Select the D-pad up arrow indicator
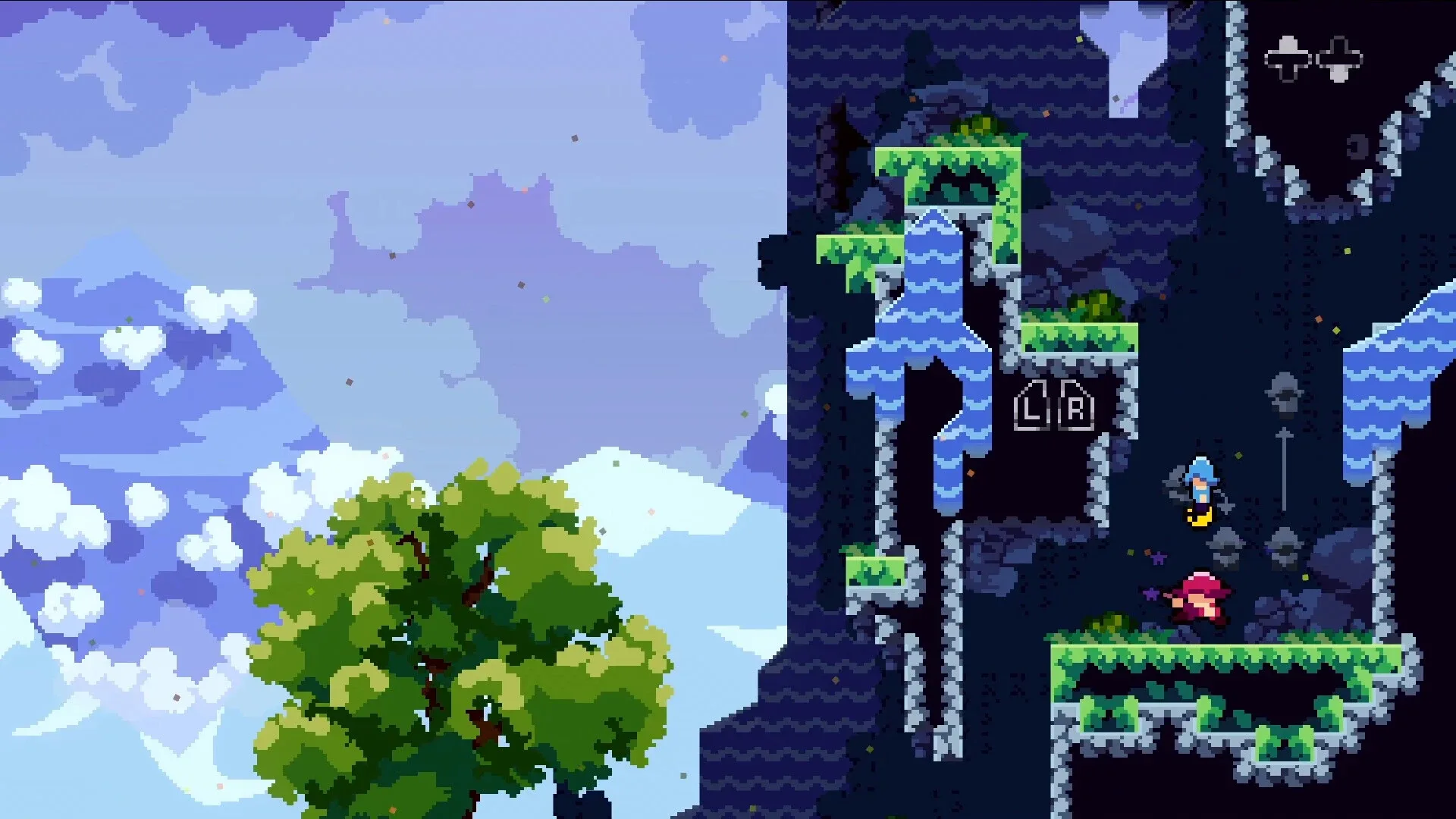The image size is (1456, 819). click(1287, 44)
